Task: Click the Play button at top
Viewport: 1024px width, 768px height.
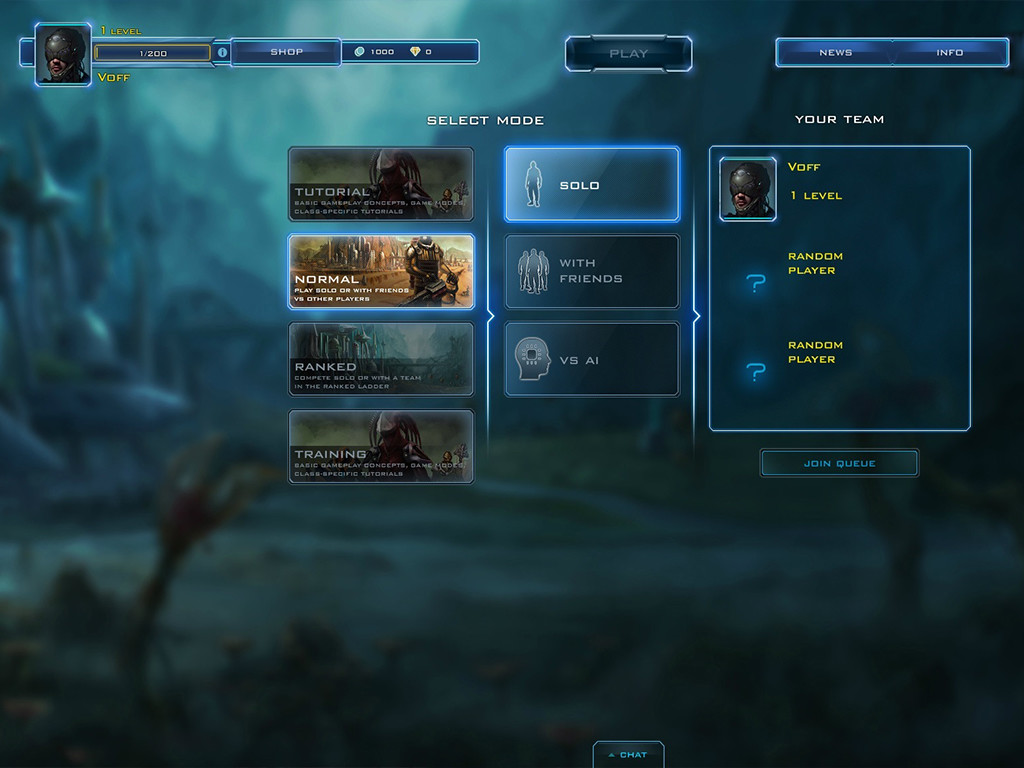Action: [628, 54]
